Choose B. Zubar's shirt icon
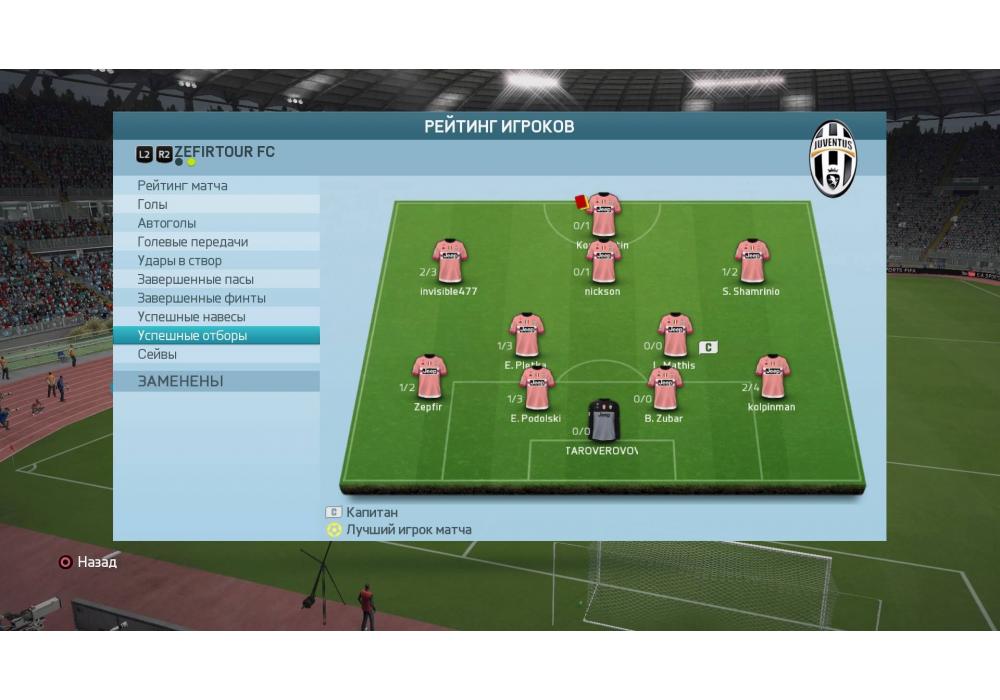1000x700 pixels. (x=664, y=390)
